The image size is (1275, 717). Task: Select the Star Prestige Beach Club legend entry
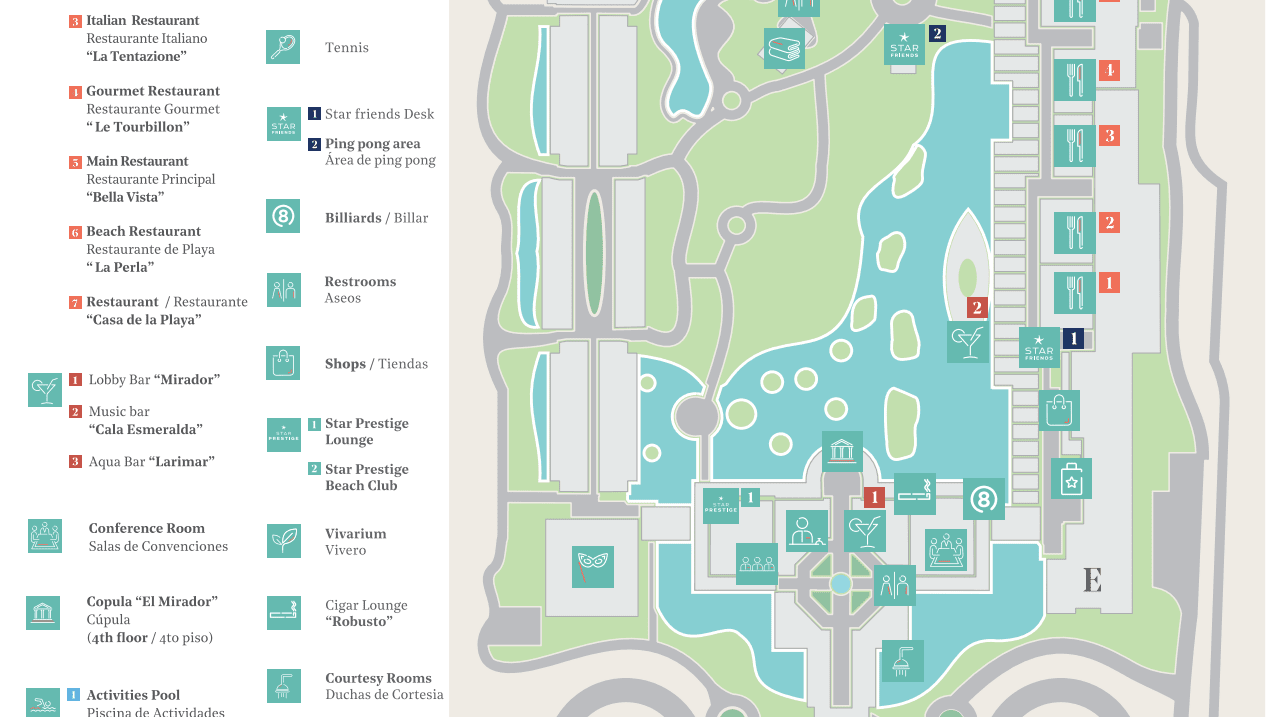click(367, 477)
